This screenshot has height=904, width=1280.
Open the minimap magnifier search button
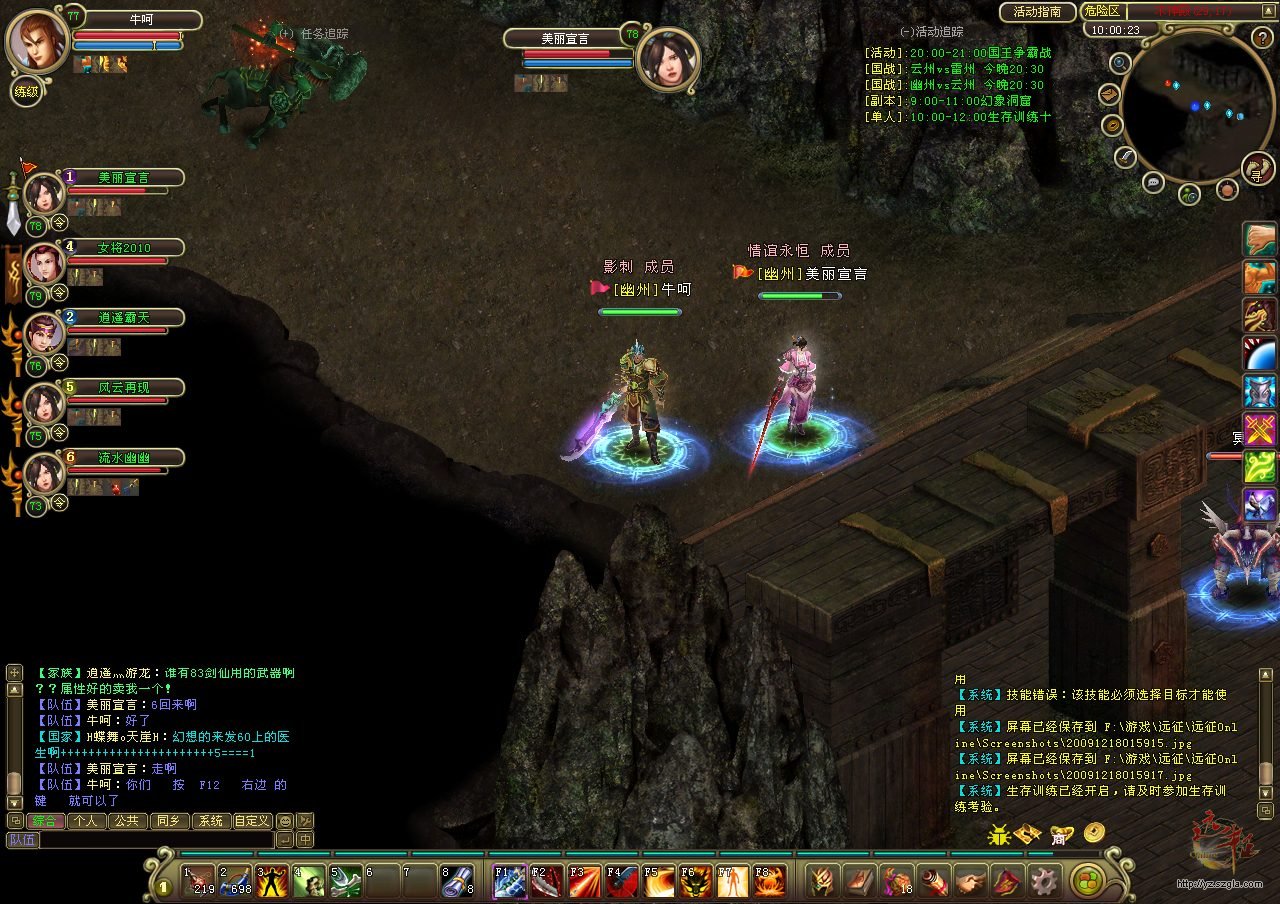coord(1120,62)
